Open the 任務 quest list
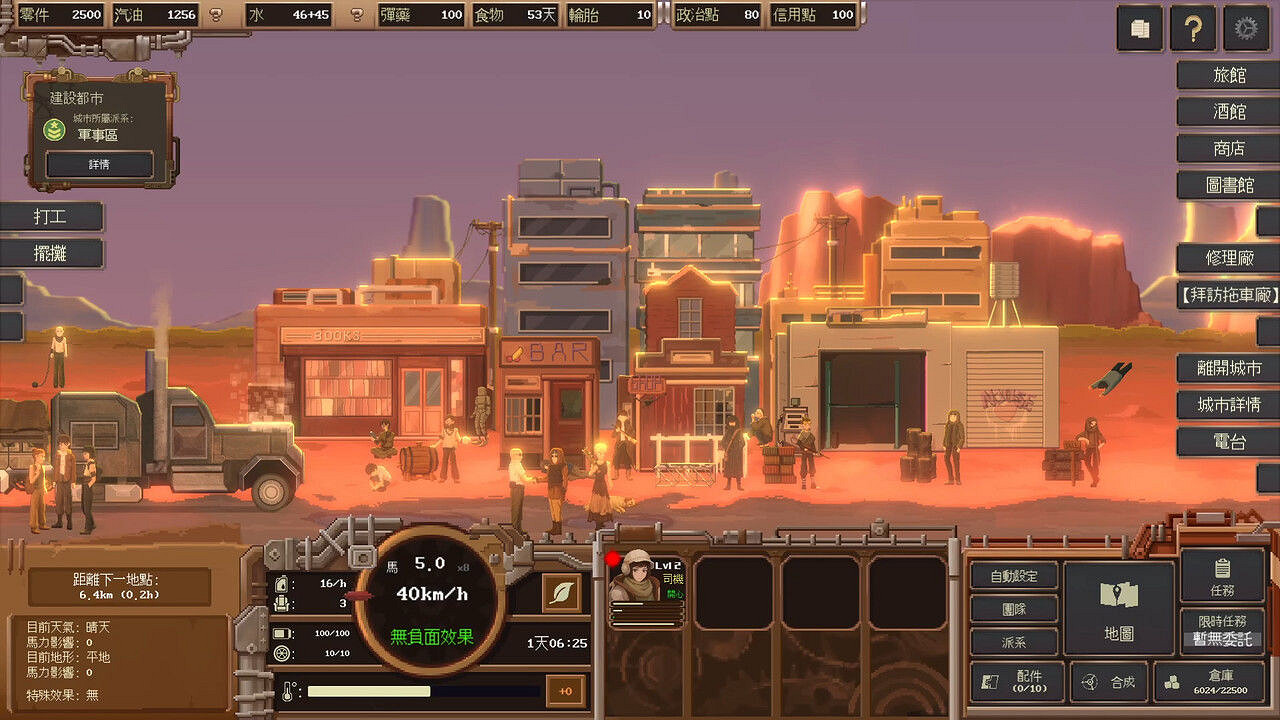The height and width of the screenshot is (720, 1280). click(x=1221, y=575)
